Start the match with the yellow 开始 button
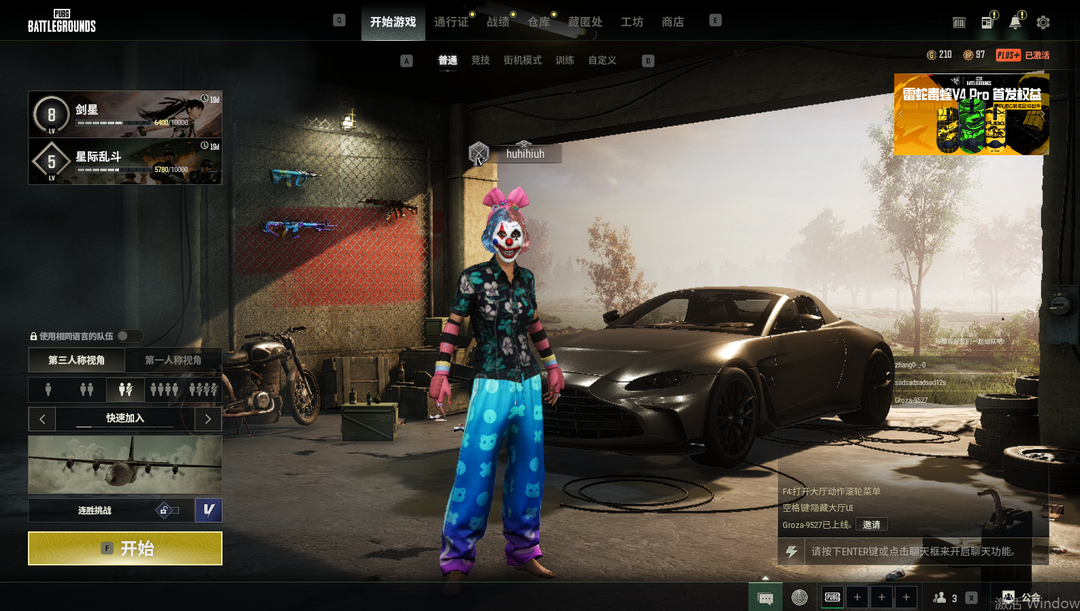 point(125,548)
